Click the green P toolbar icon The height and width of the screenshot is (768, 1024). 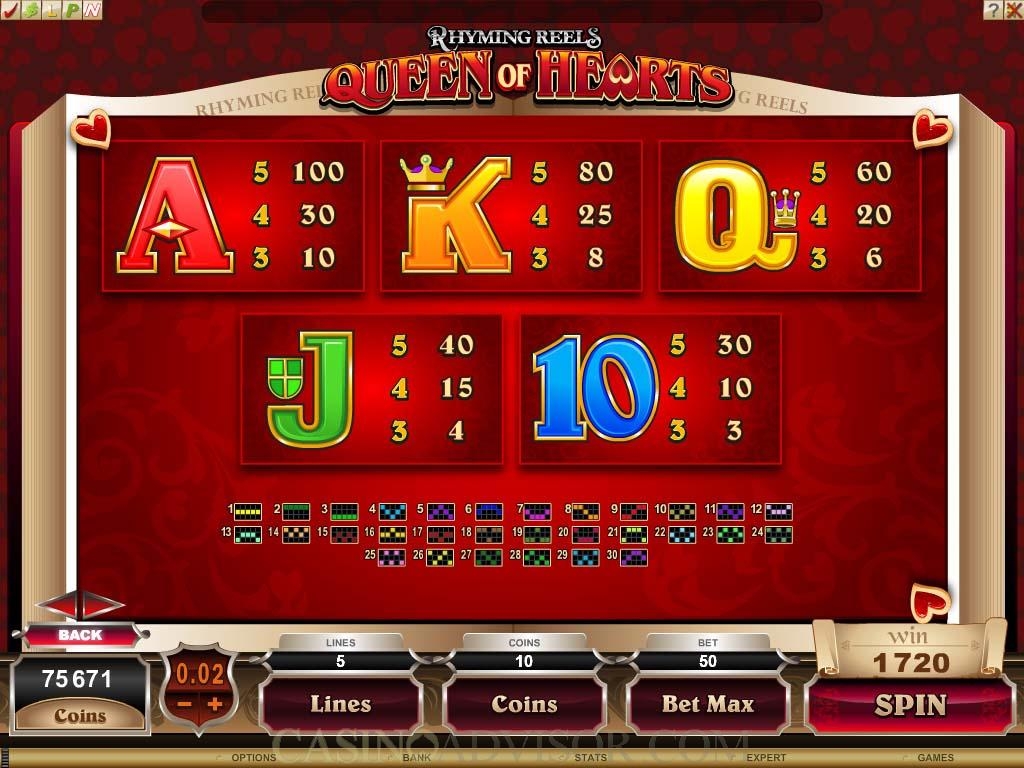(x=72, y=10)
